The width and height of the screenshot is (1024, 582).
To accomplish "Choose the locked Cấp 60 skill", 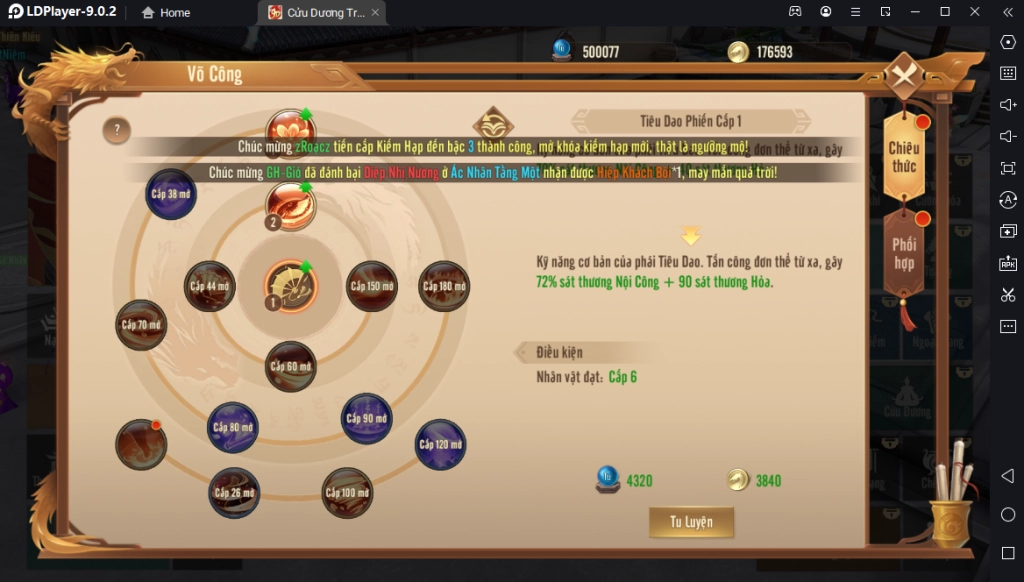I will tap(290, 366).
